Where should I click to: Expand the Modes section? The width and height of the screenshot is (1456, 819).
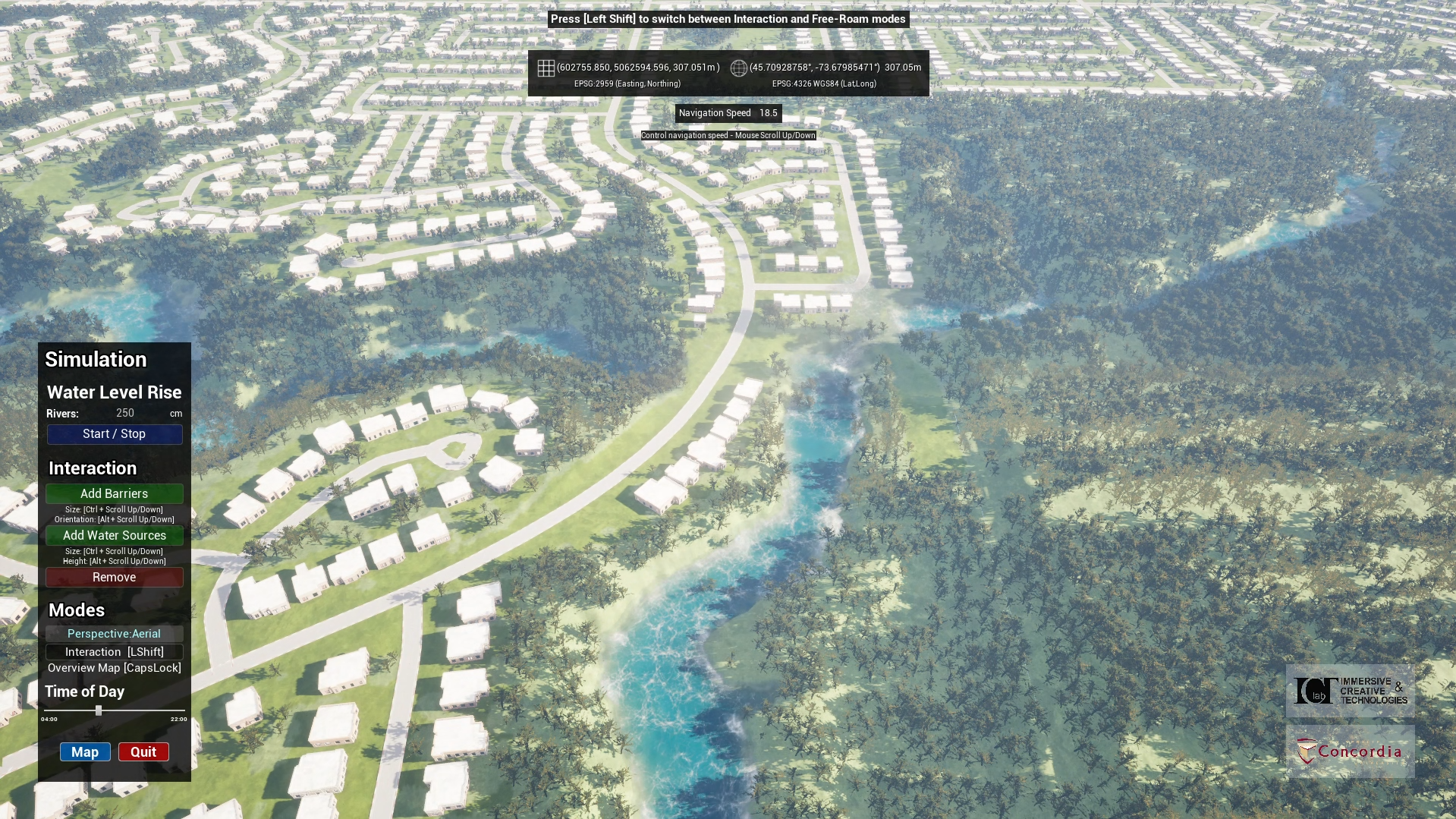75,610
